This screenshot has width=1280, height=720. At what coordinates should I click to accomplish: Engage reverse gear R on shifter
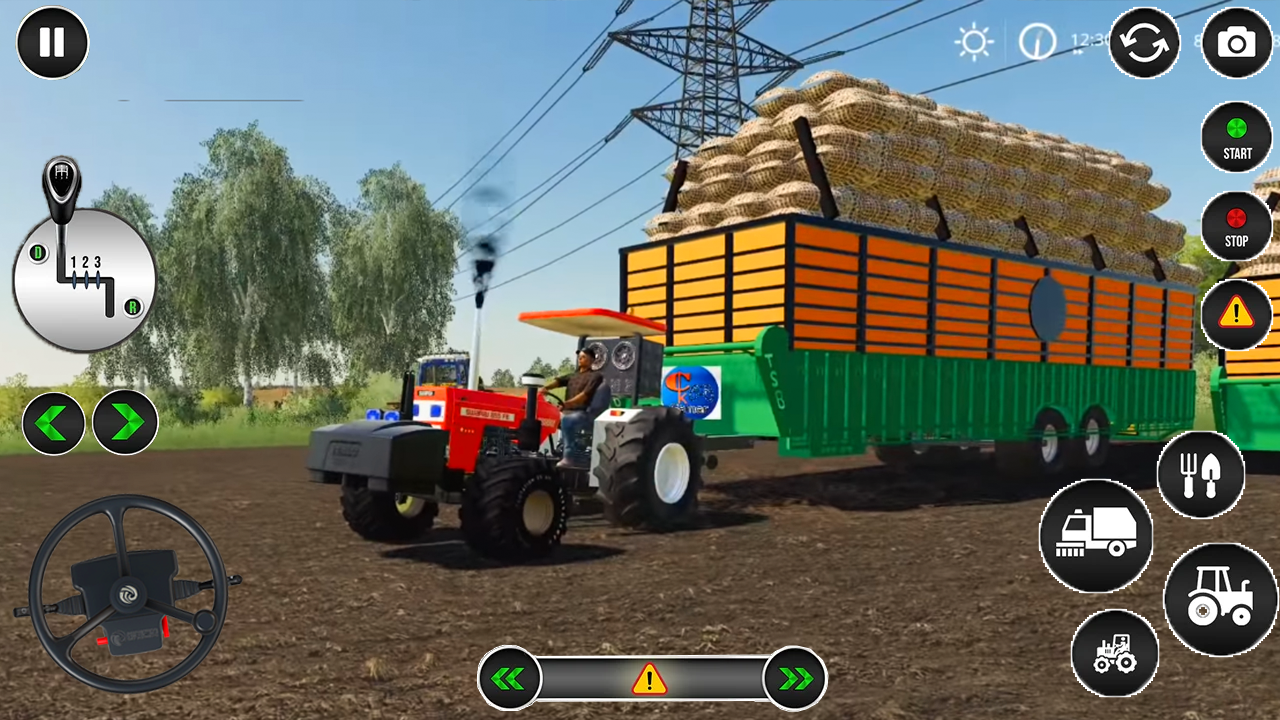coord(135,308)
